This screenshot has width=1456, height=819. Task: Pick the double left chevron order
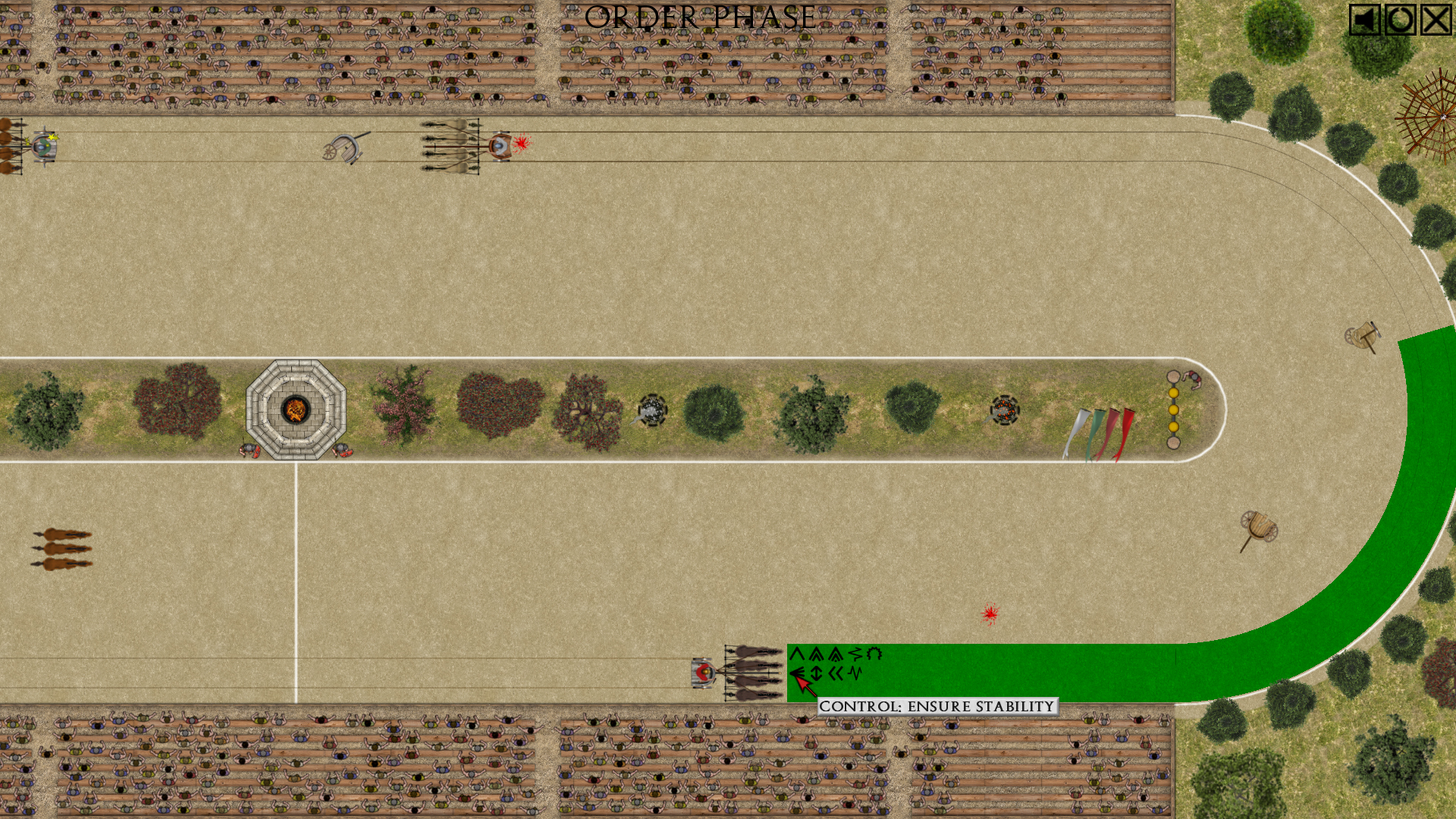point(836,673)
